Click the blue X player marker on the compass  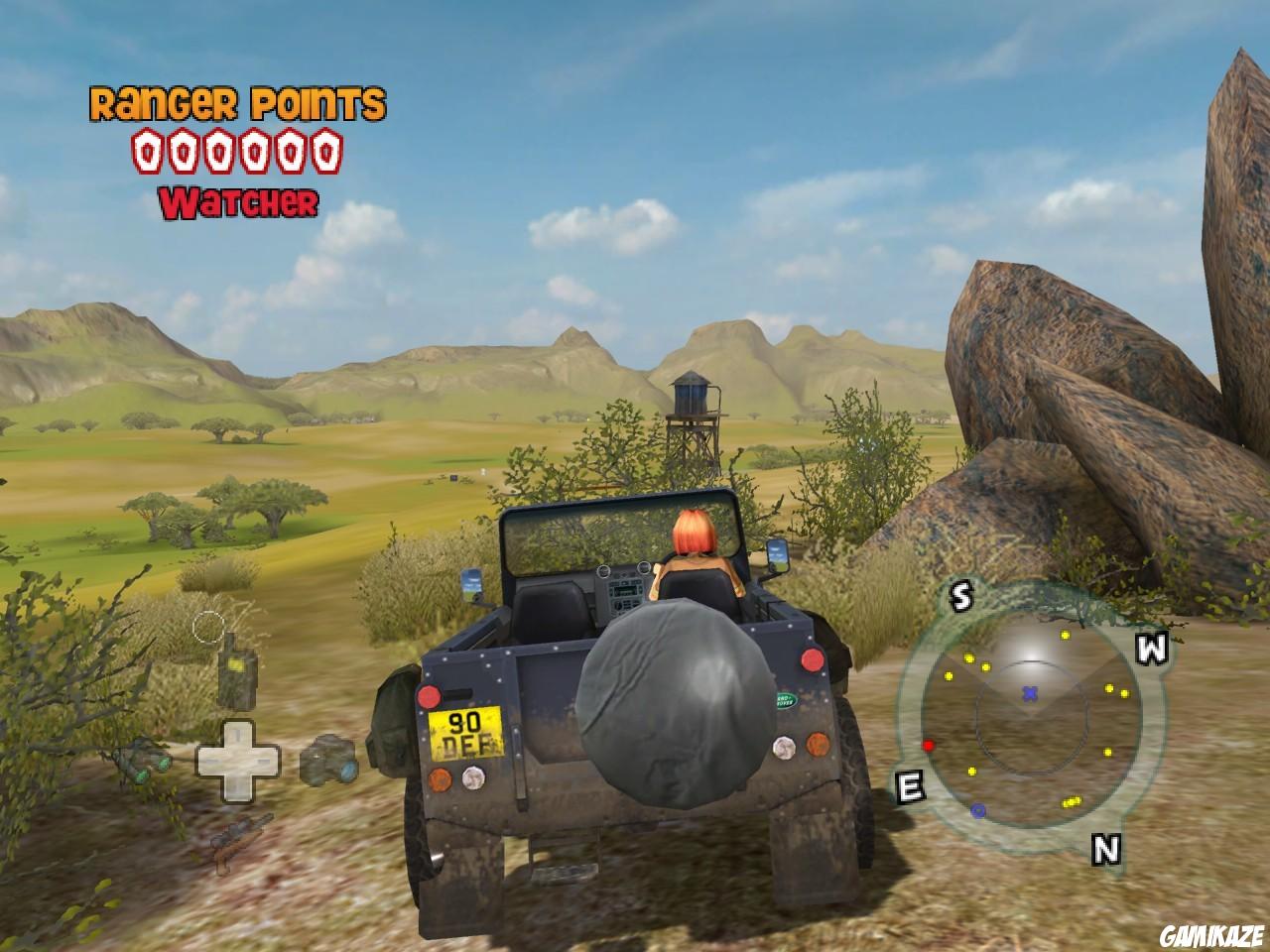pyautogui.click(x=1030, y=696)
